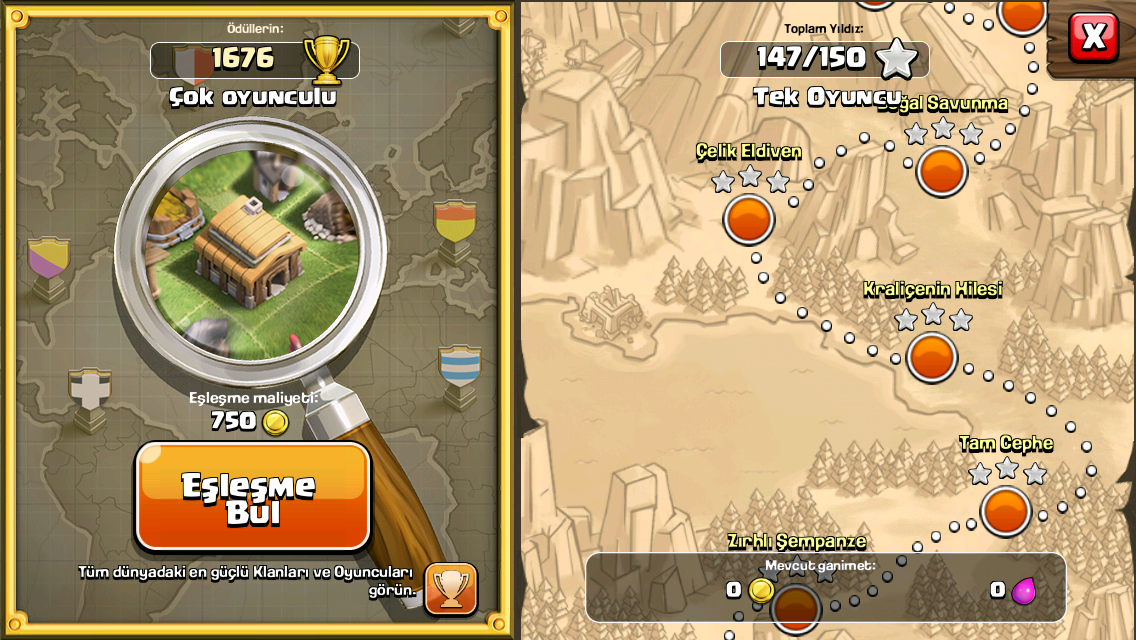Screen dimensions: 1136x640
Task: Close the attack screen with red X
Action: click(1094, 37)
